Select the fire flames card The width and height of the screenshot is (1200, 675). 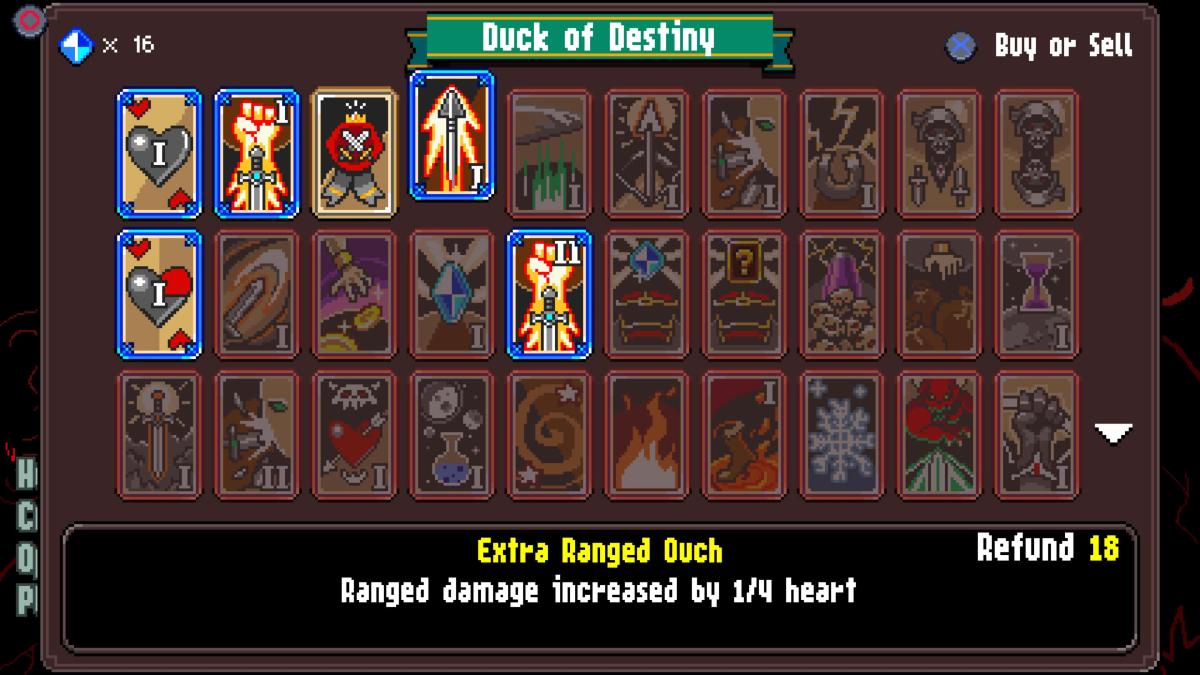pos(647,435)
